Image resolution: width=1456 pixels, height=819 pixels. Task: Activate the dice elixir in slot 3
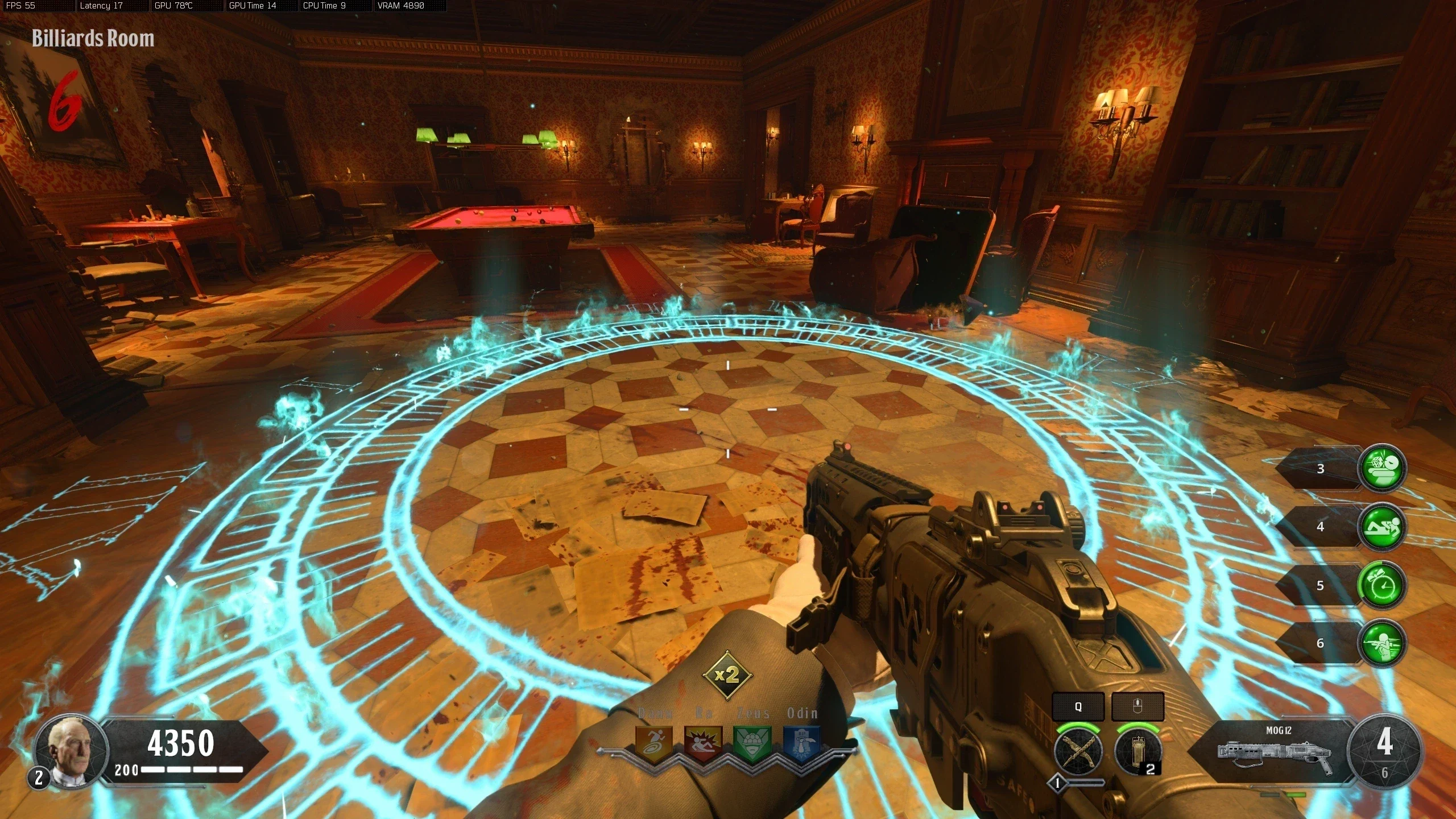coord(1381,468)
